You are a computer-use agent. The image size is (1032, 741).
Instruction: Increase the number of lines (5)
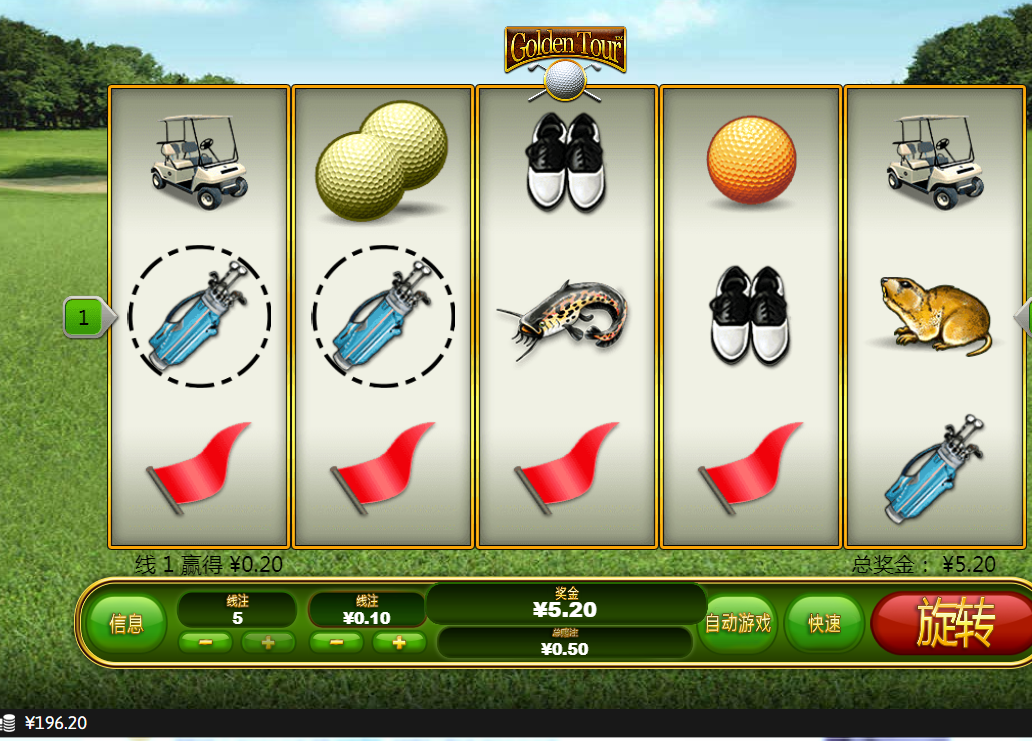267,642
